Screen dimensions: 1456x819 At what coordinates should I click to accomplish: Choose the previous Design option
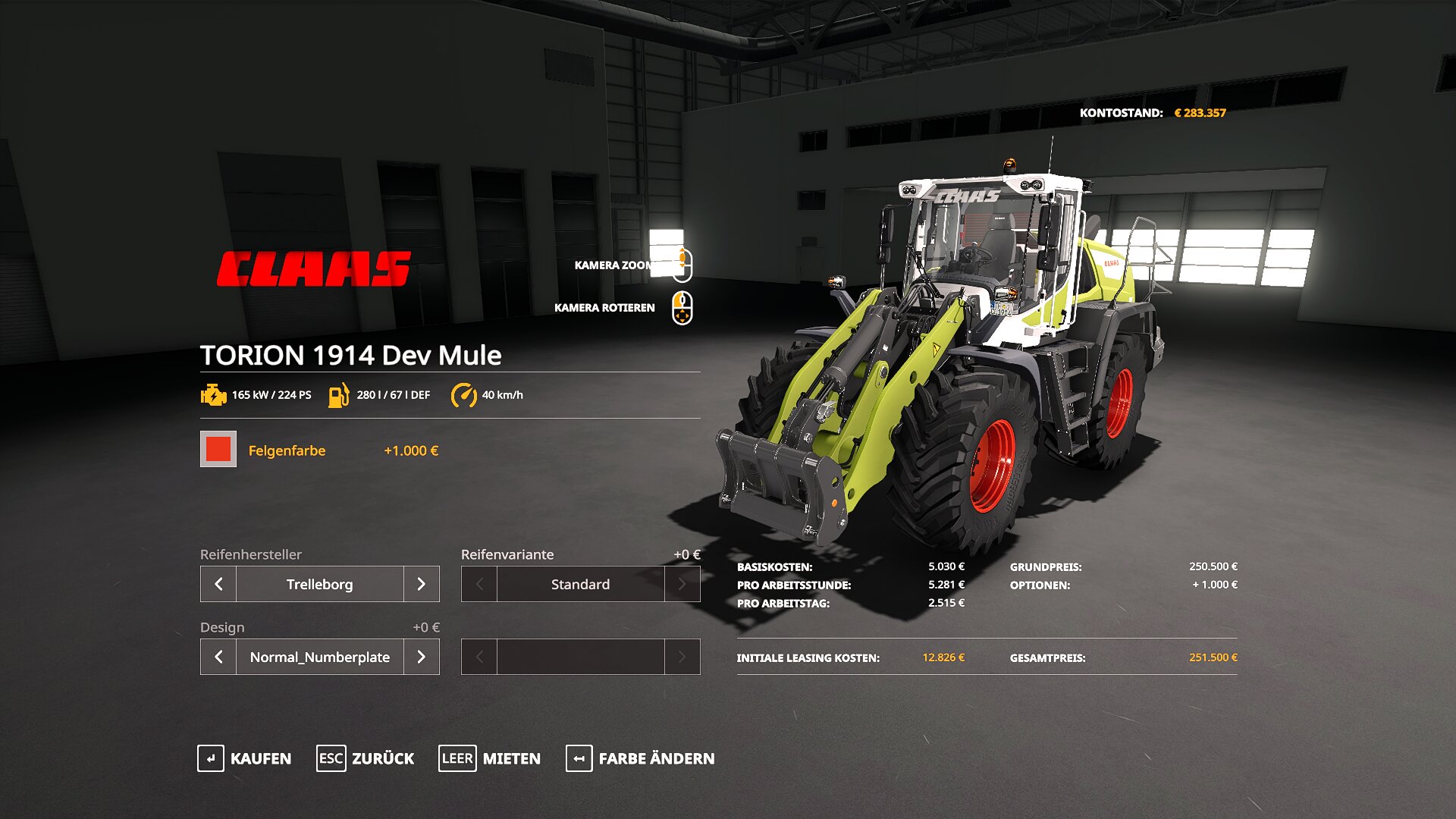click(218, 657)
